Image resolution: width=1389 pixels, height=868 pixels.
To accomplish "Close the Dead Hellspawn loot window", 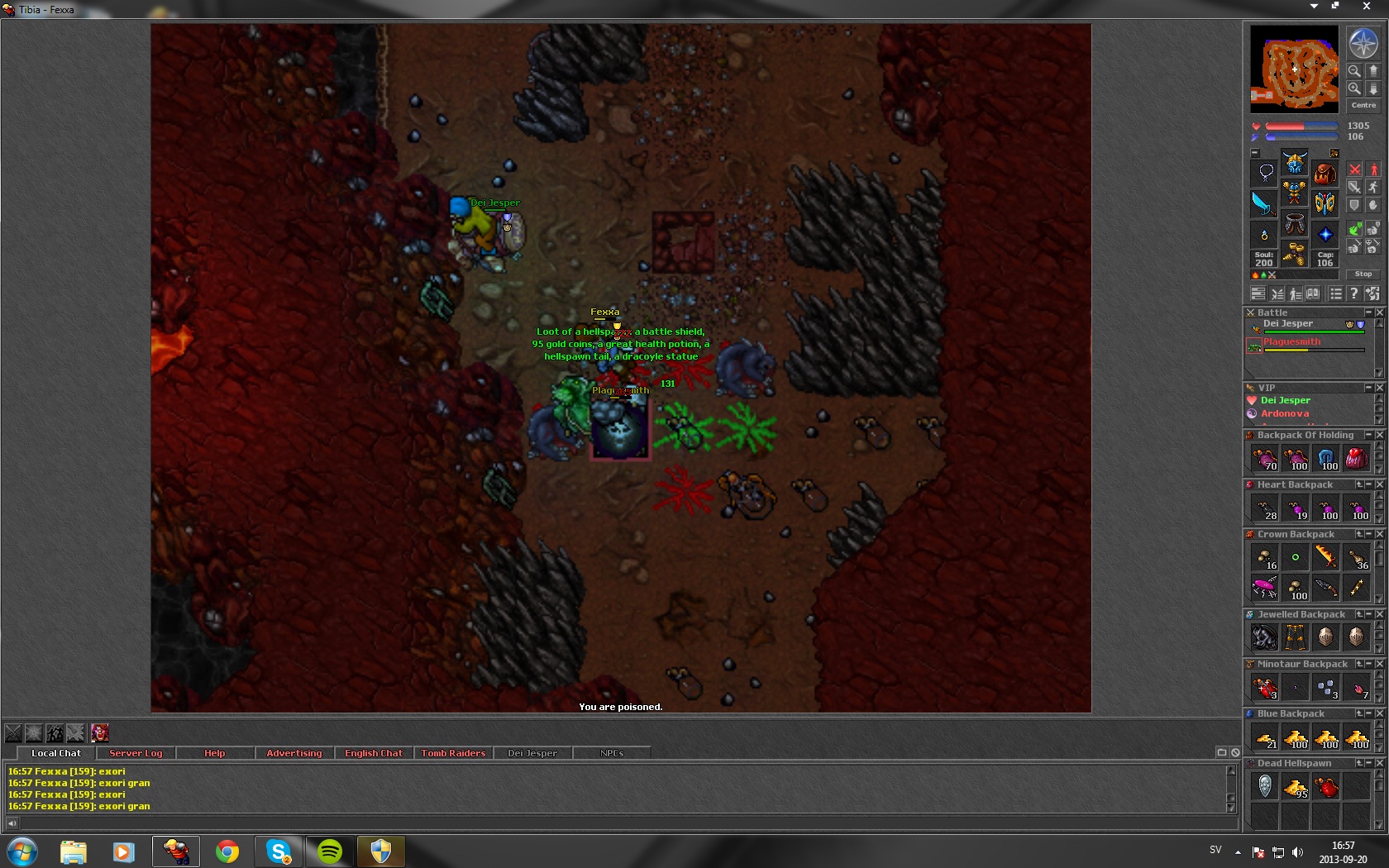I will (x=1379, y=763).
